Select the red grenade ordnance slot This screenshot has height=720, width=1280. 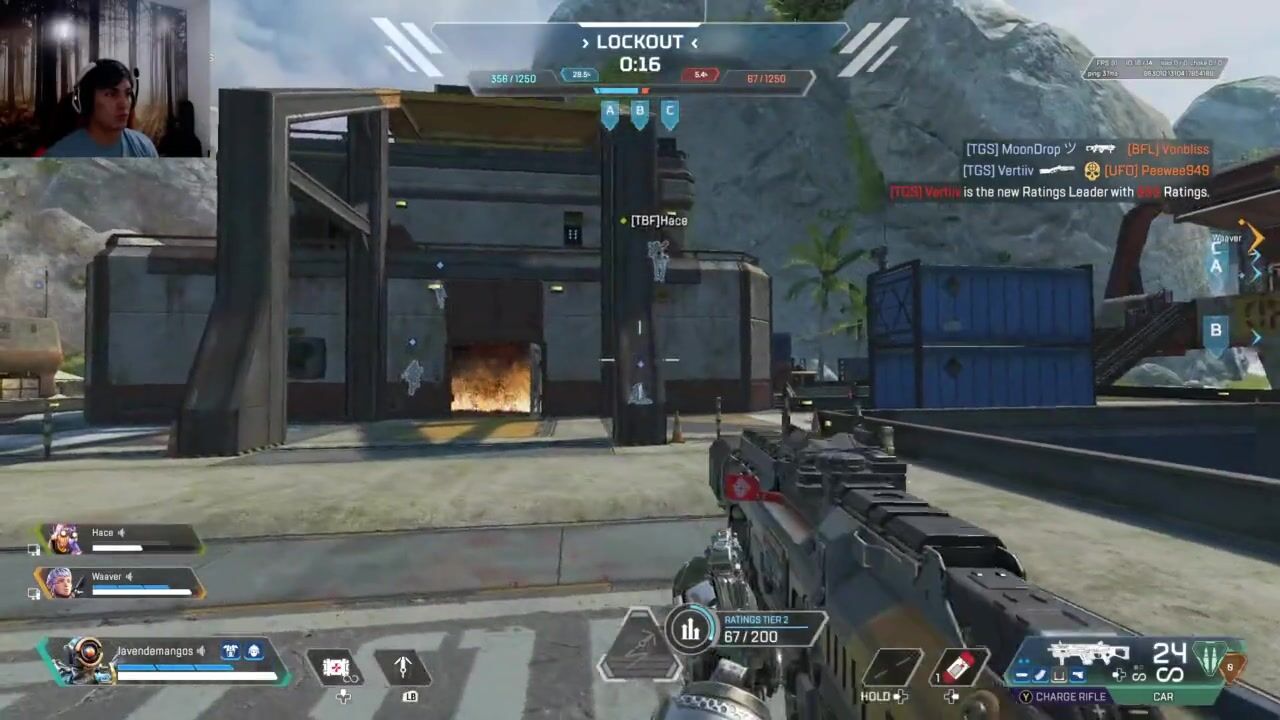958,667
